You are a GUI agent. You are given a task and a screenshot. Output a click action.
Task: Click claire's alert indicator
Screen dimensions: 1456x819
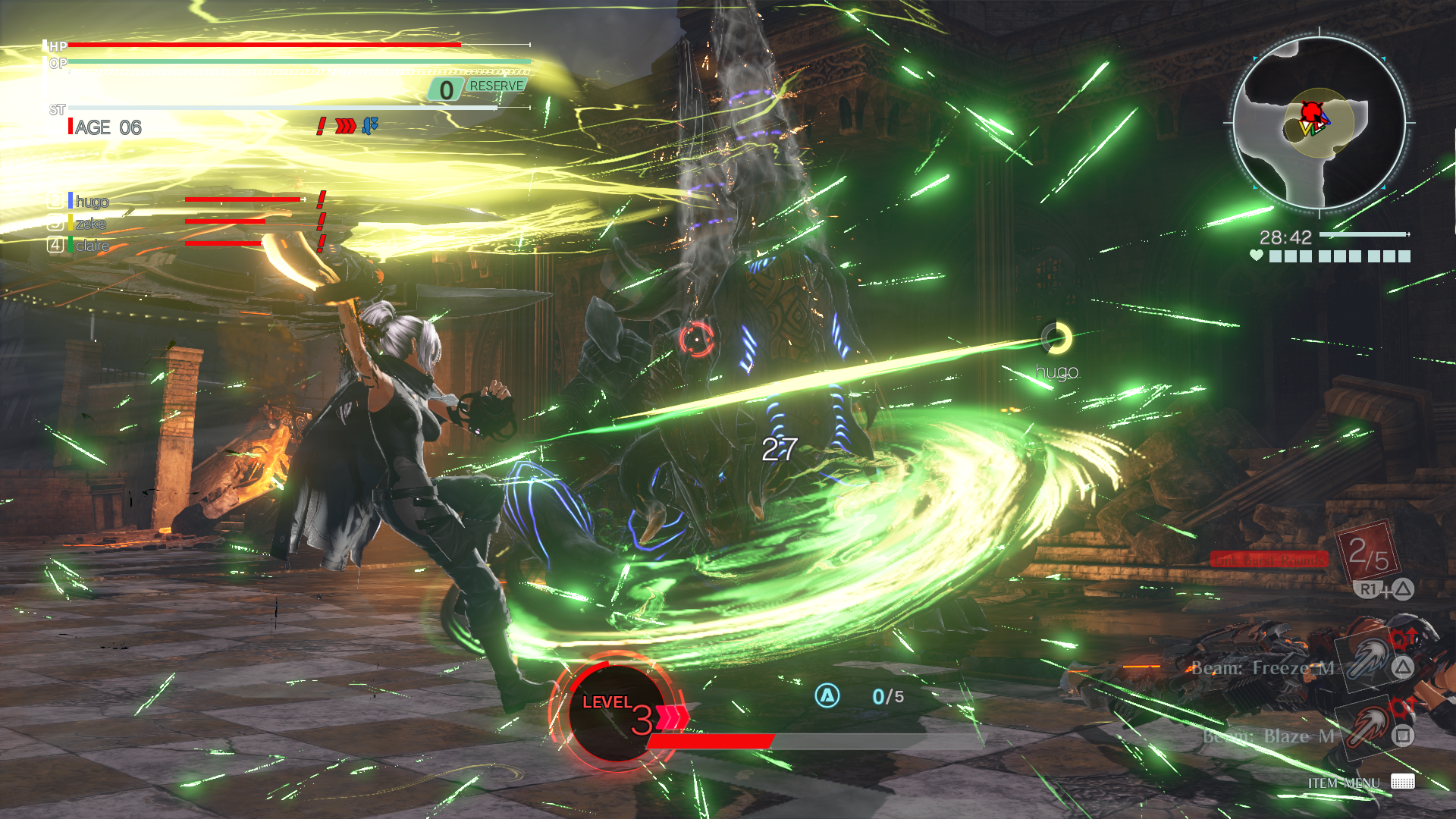[320, 244]
